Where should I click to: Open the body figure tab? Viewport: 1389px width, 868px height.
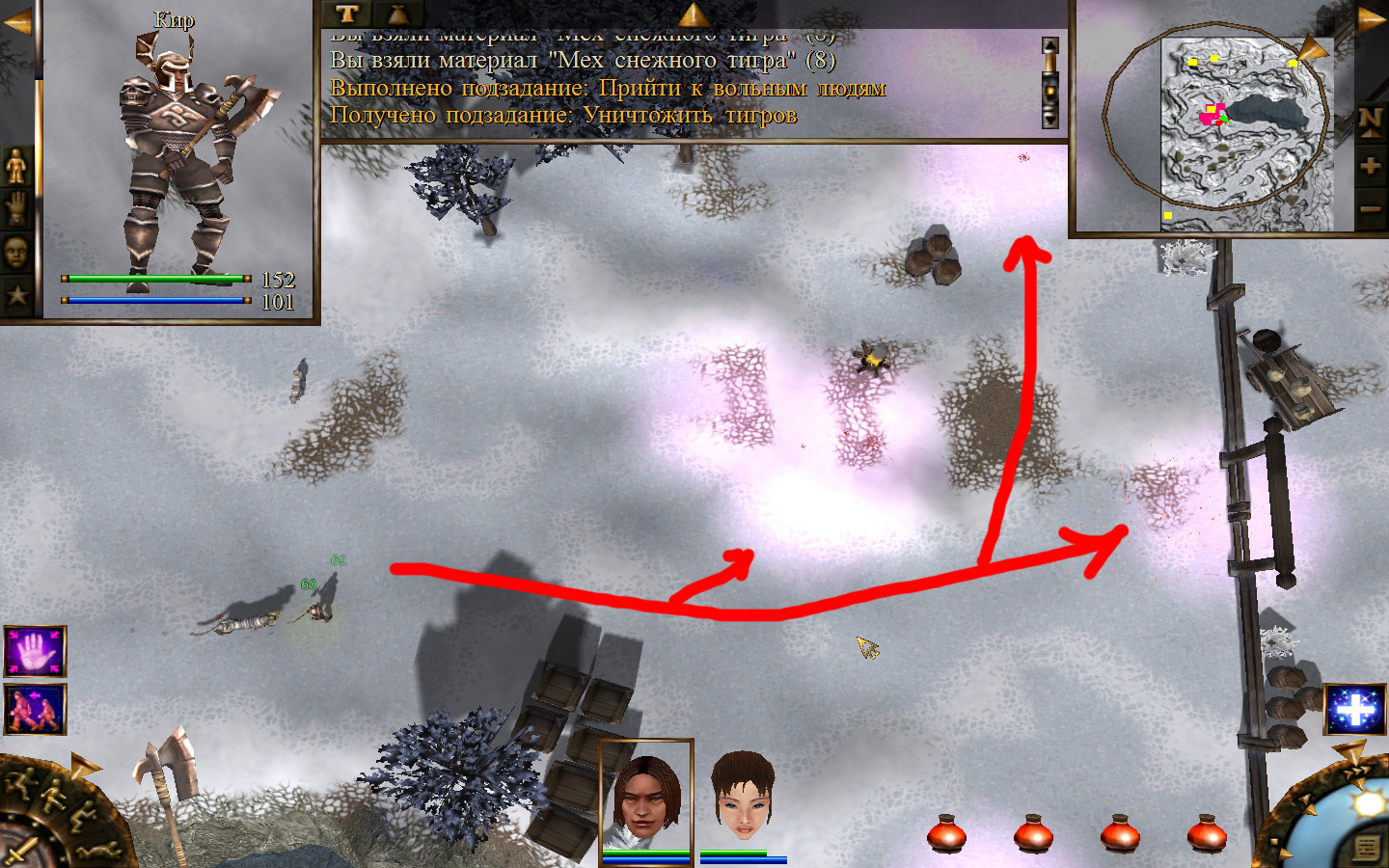pos(16,168)
